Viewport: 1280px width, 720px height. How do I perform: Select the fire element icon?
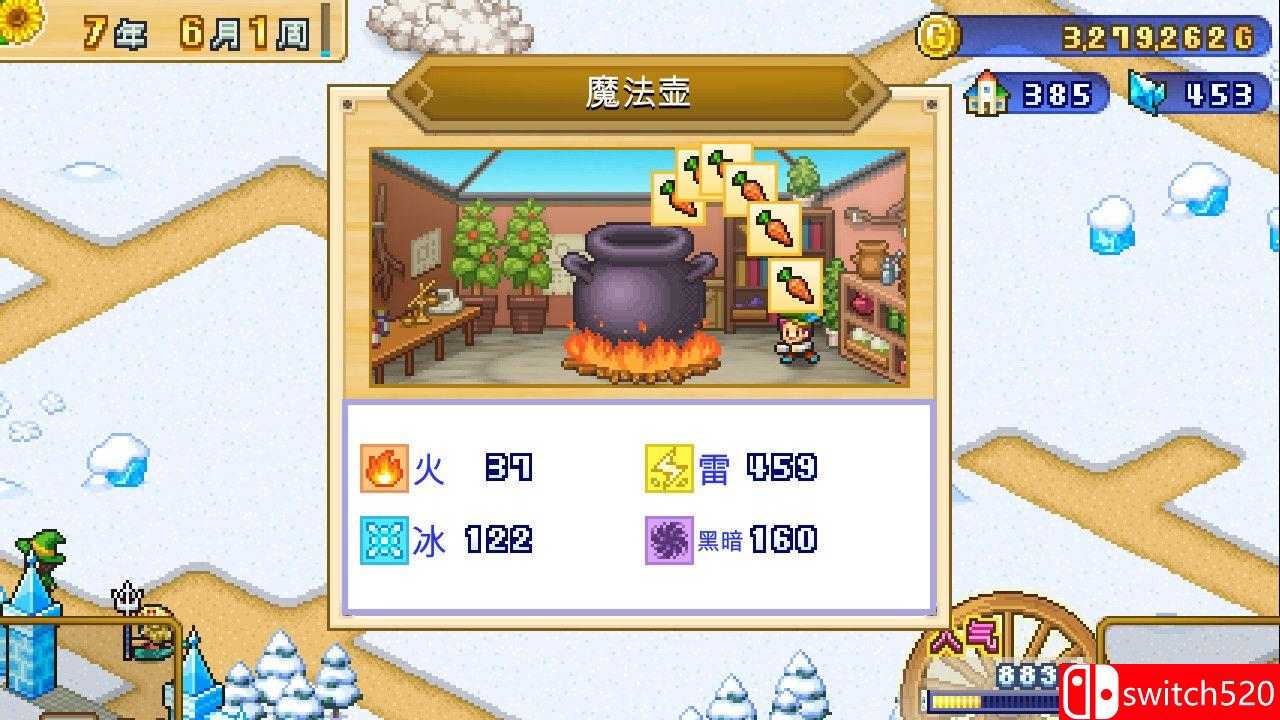coord(383,467)
